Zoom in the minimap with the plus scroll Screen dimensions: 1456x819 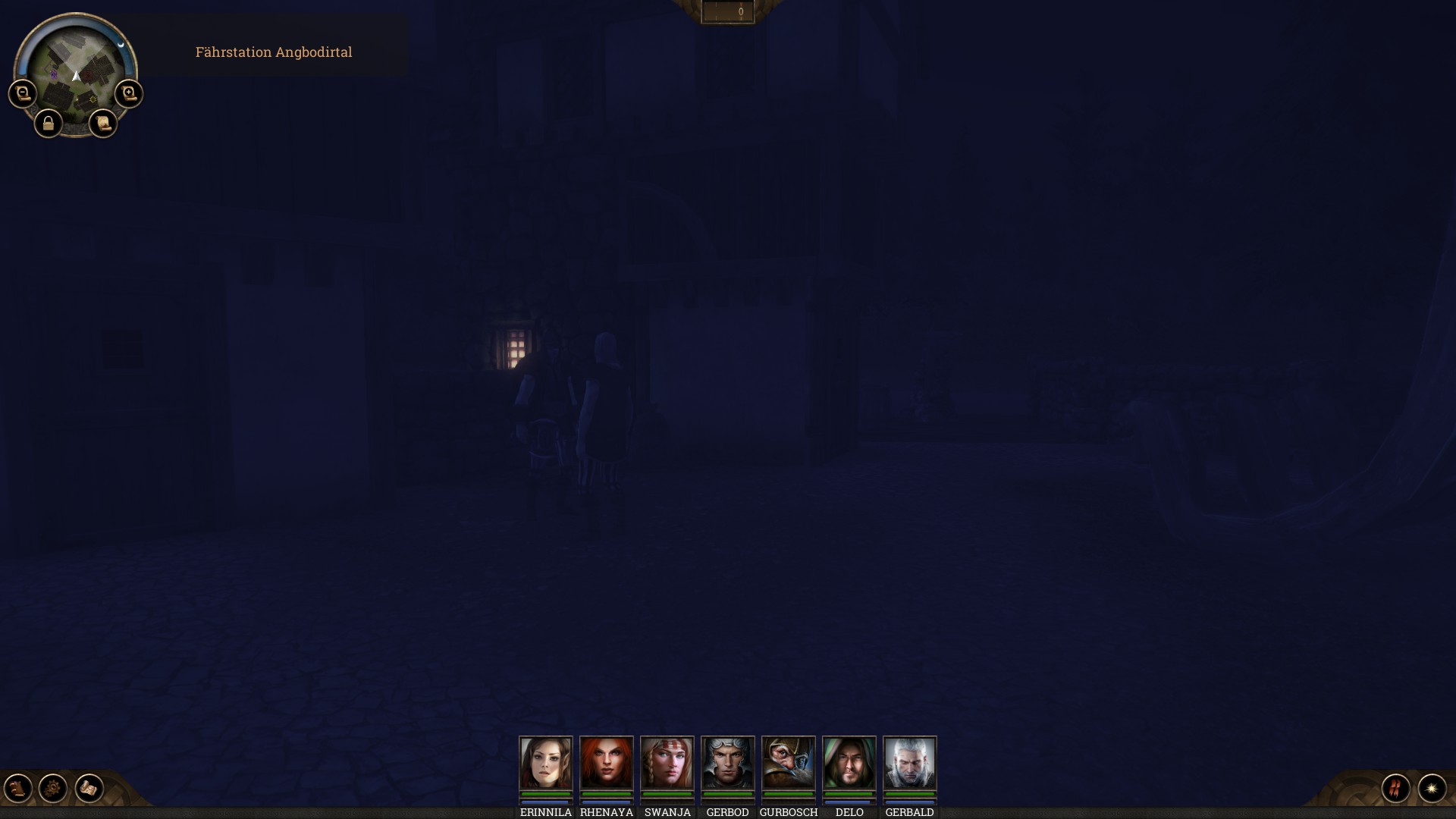(129, 94)
